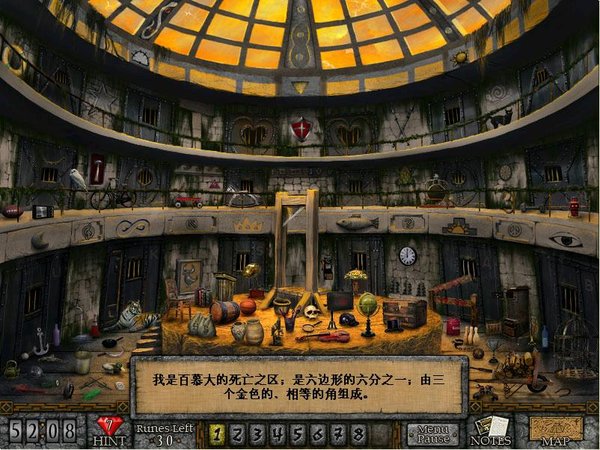The width and height of the screenshot is (600, 450).
Task: Select rune number 2
Action: pos(240,434)
